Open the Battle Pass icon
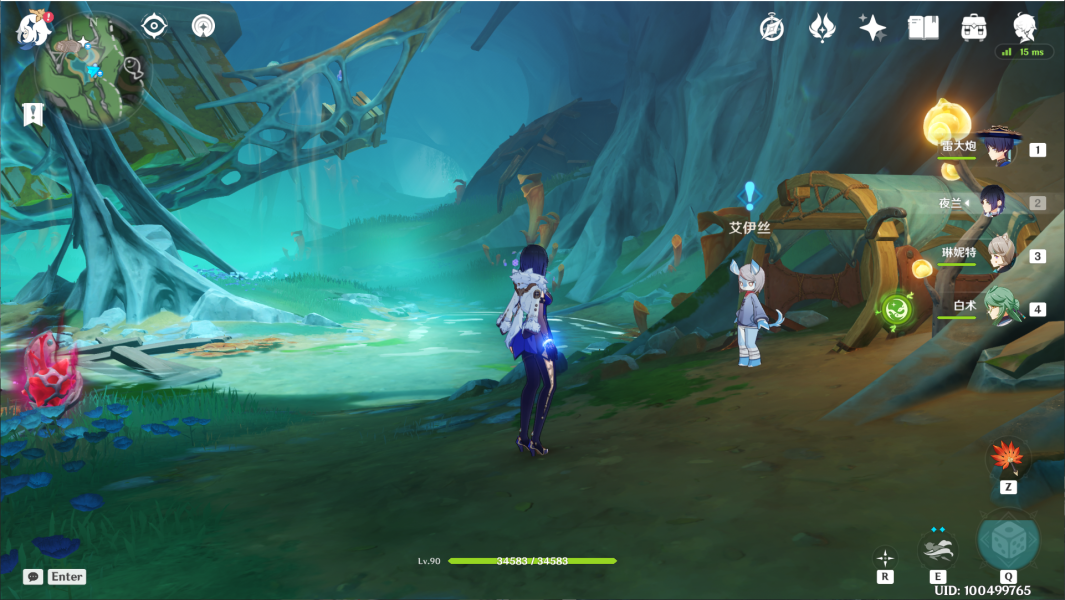1065x600 pixels. (822, 28)
